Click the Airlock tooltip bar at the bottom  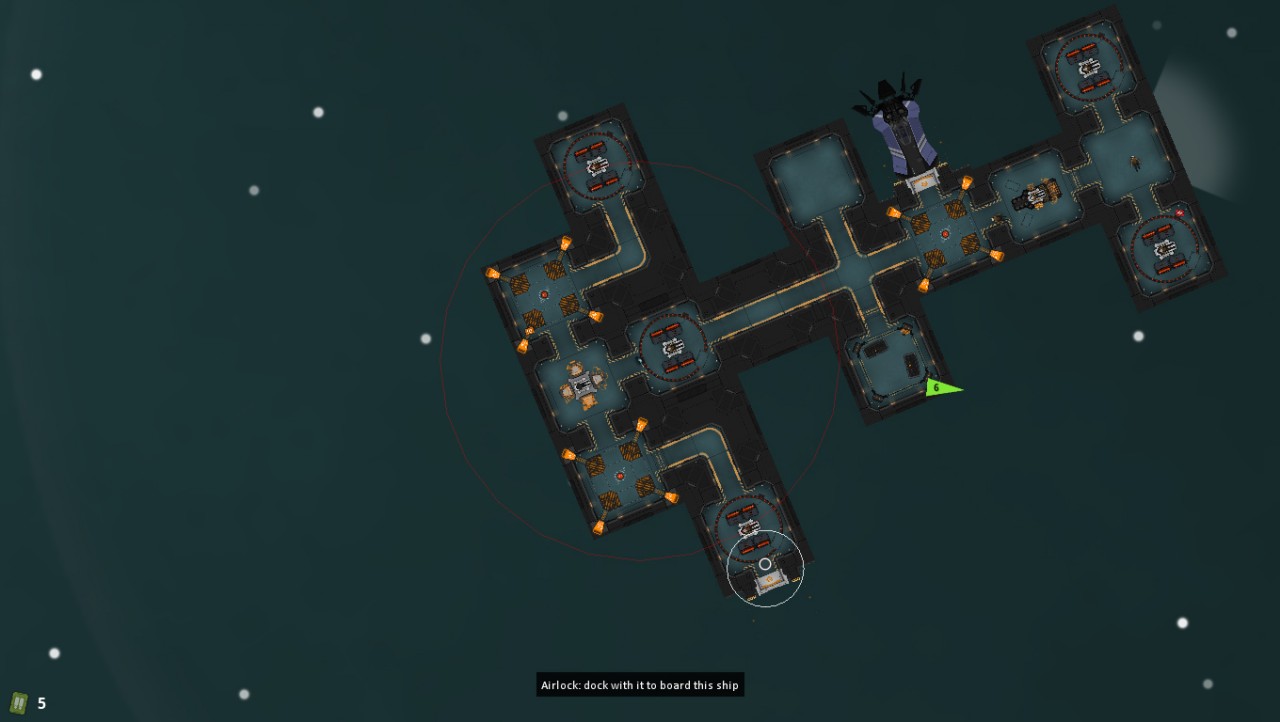640,685
